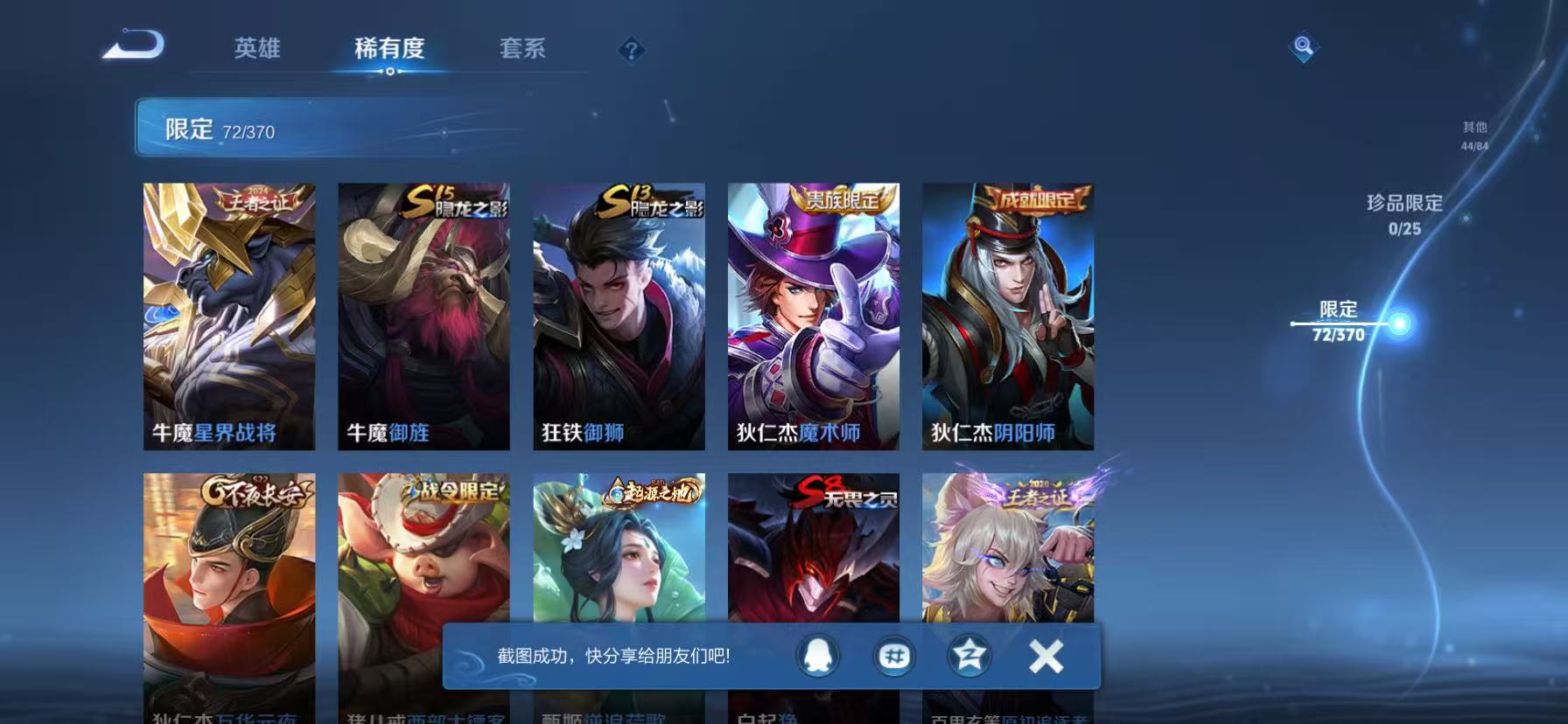Share to QZone using the star icon
The image size is (1568, 724).
pyautogui.click(x=969, y=656)
